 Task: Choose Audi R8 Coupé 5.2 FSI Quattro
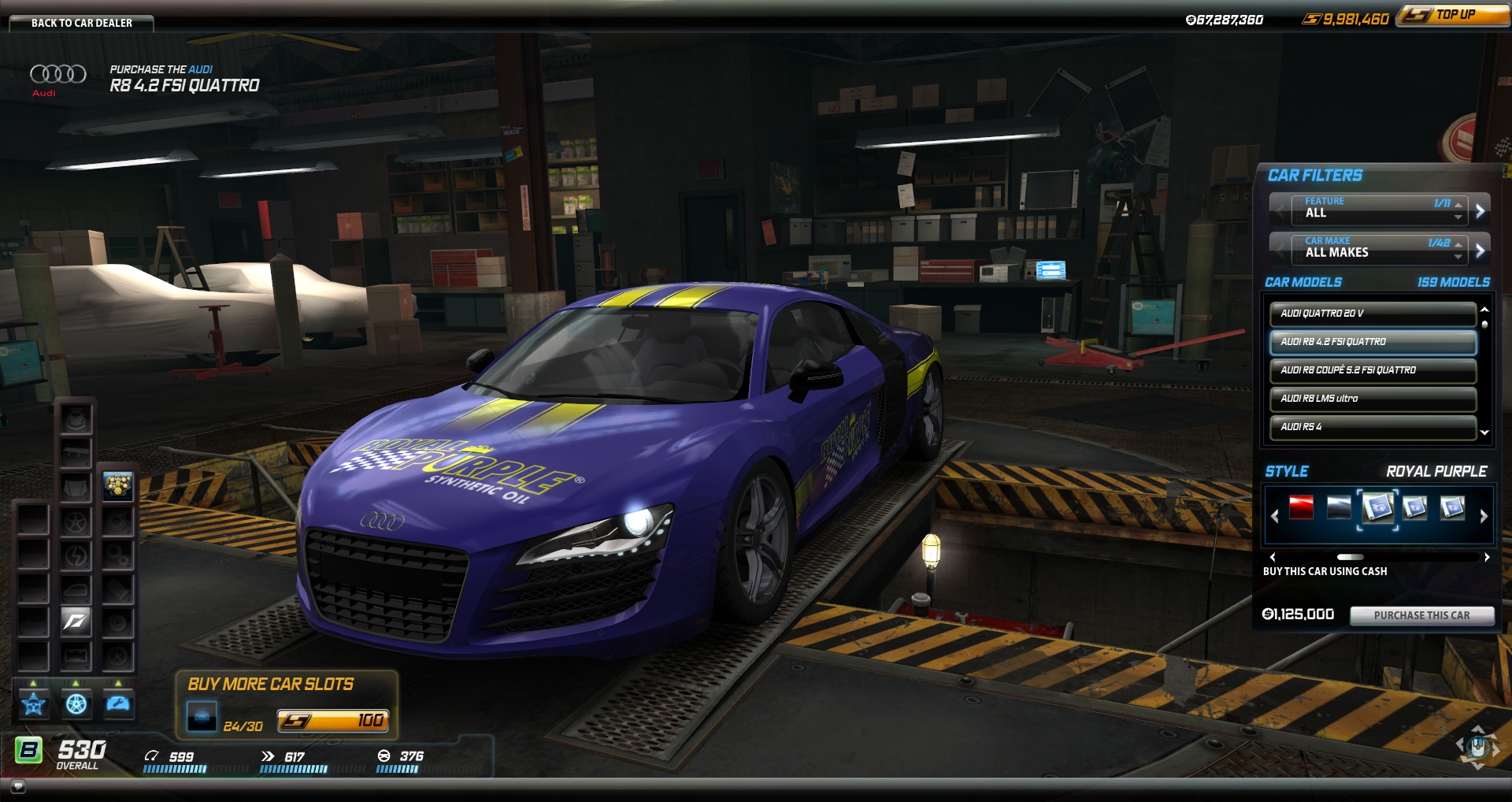click(1372, 370)
